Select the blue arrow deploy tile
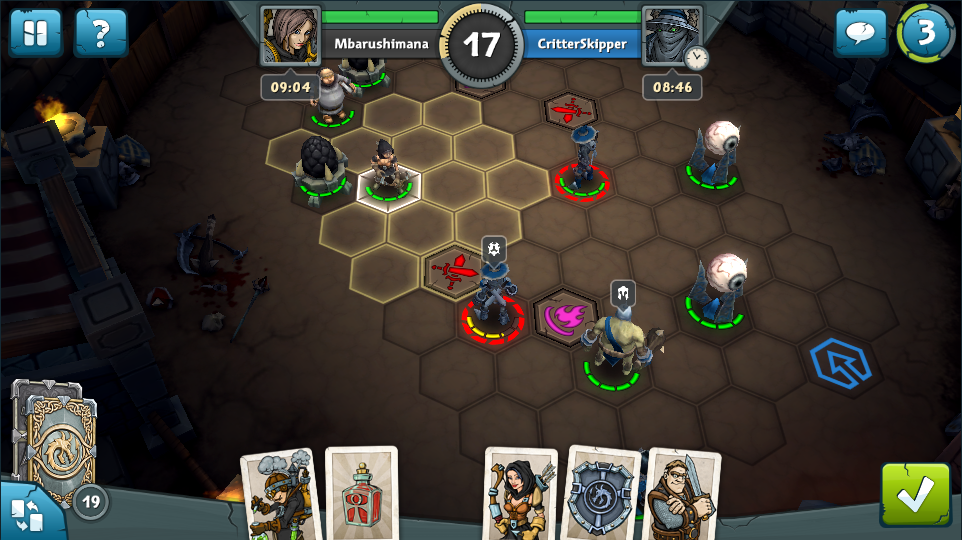 click(x=838, y=362)
